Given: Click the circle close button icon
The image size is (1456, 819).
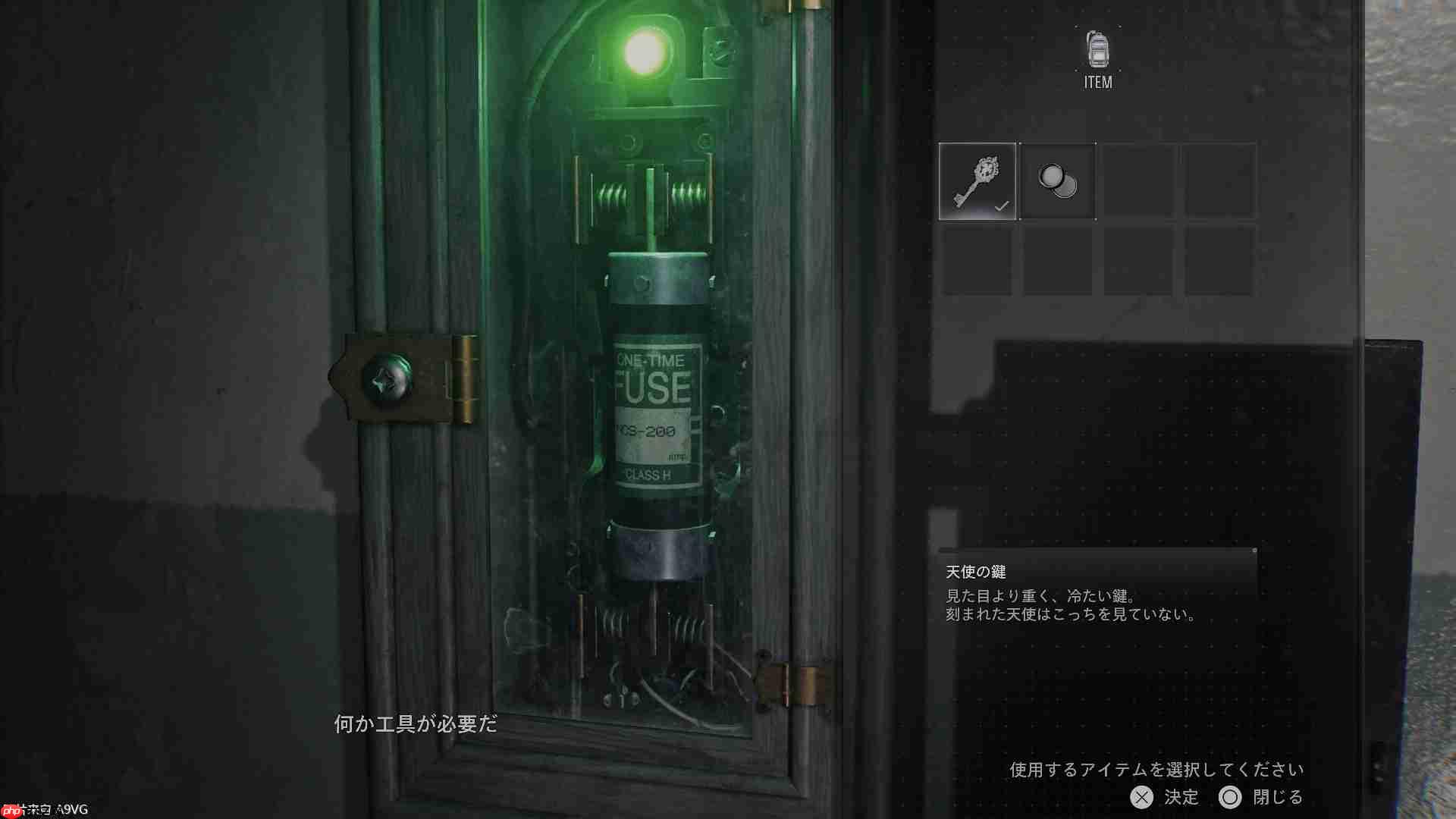Looking at the screenshot, I should 1232,798.
